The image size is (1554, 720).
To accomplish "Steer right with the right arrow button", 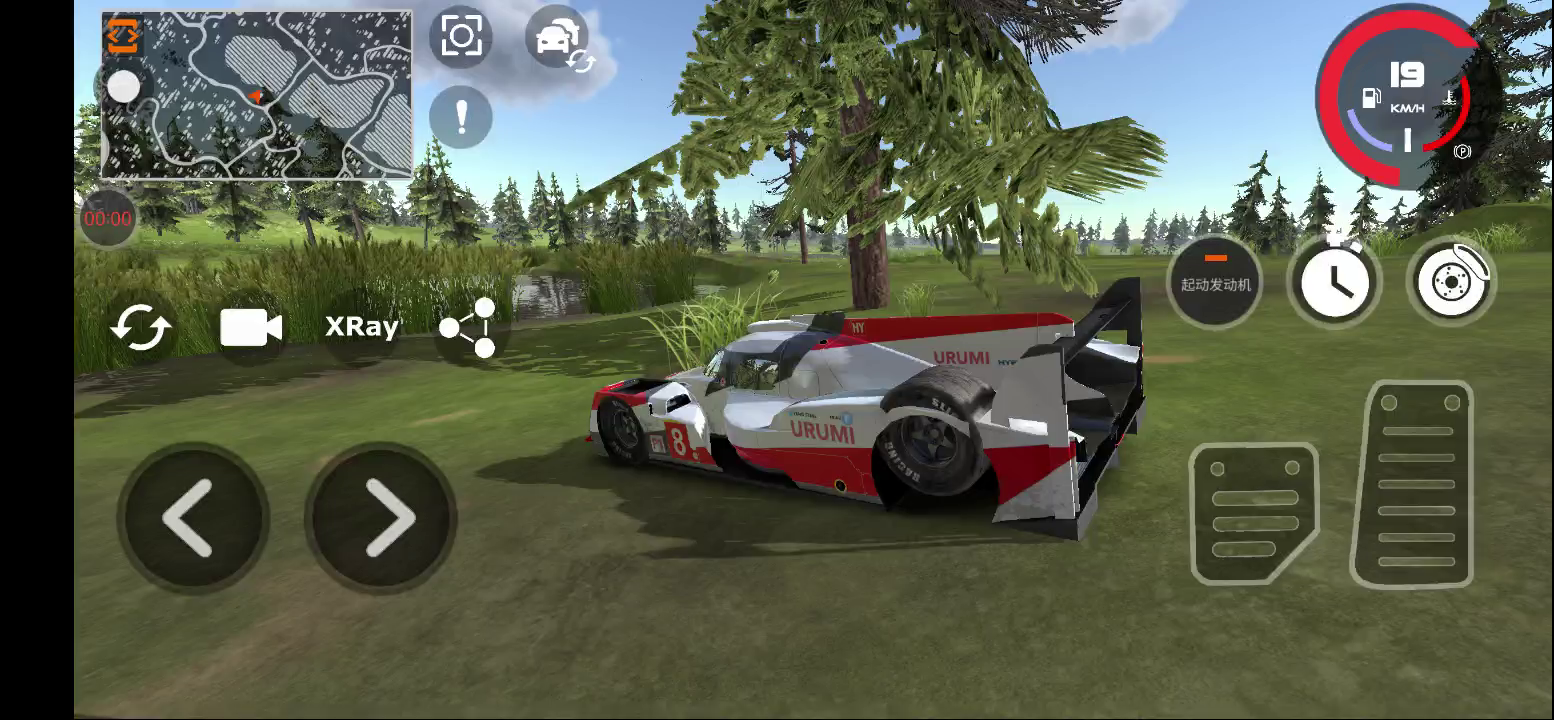I will (x=383, y=517).
